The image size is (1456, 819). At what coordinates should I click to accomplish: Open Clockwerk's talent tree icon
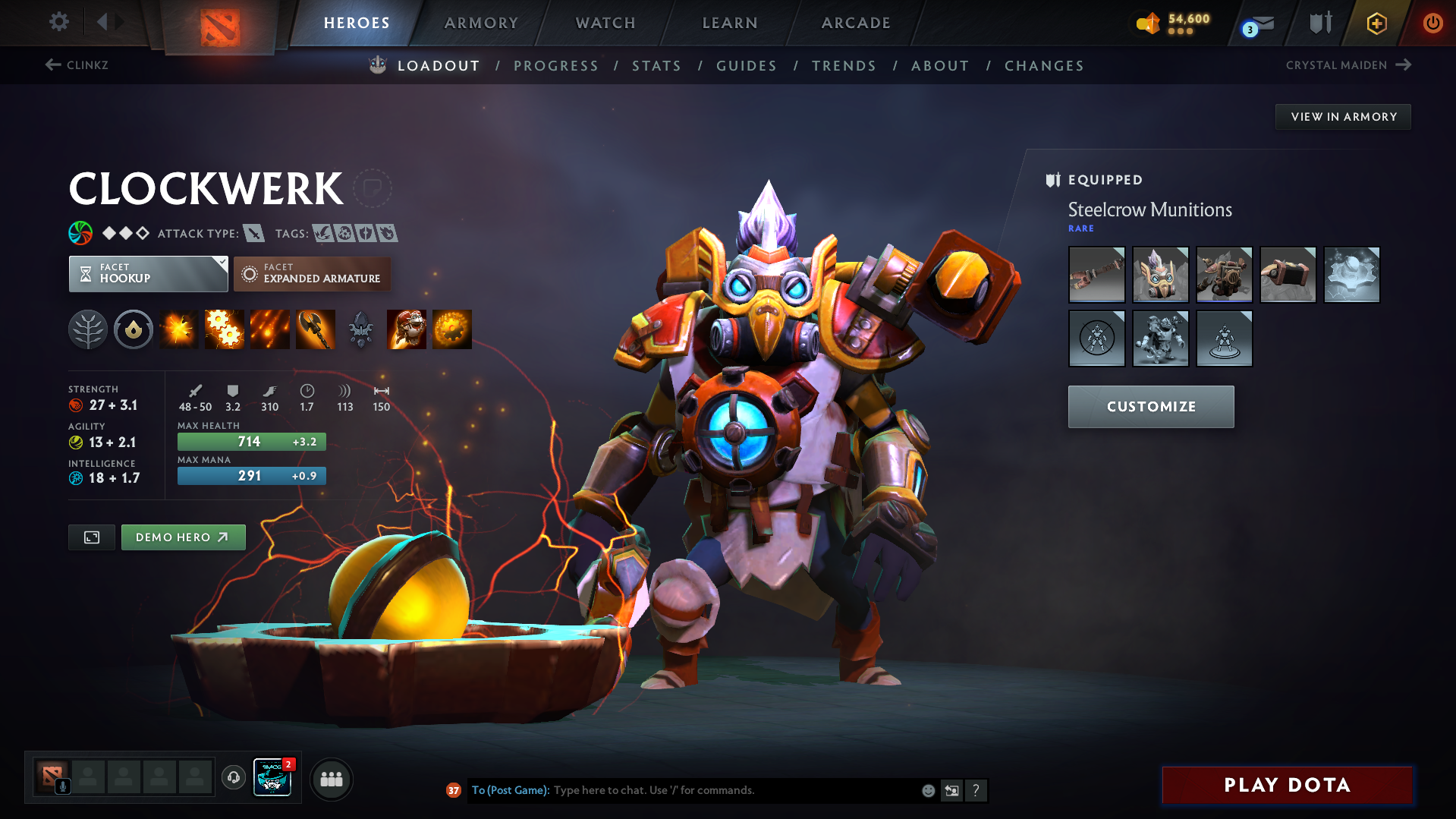[x=87, y=329]
